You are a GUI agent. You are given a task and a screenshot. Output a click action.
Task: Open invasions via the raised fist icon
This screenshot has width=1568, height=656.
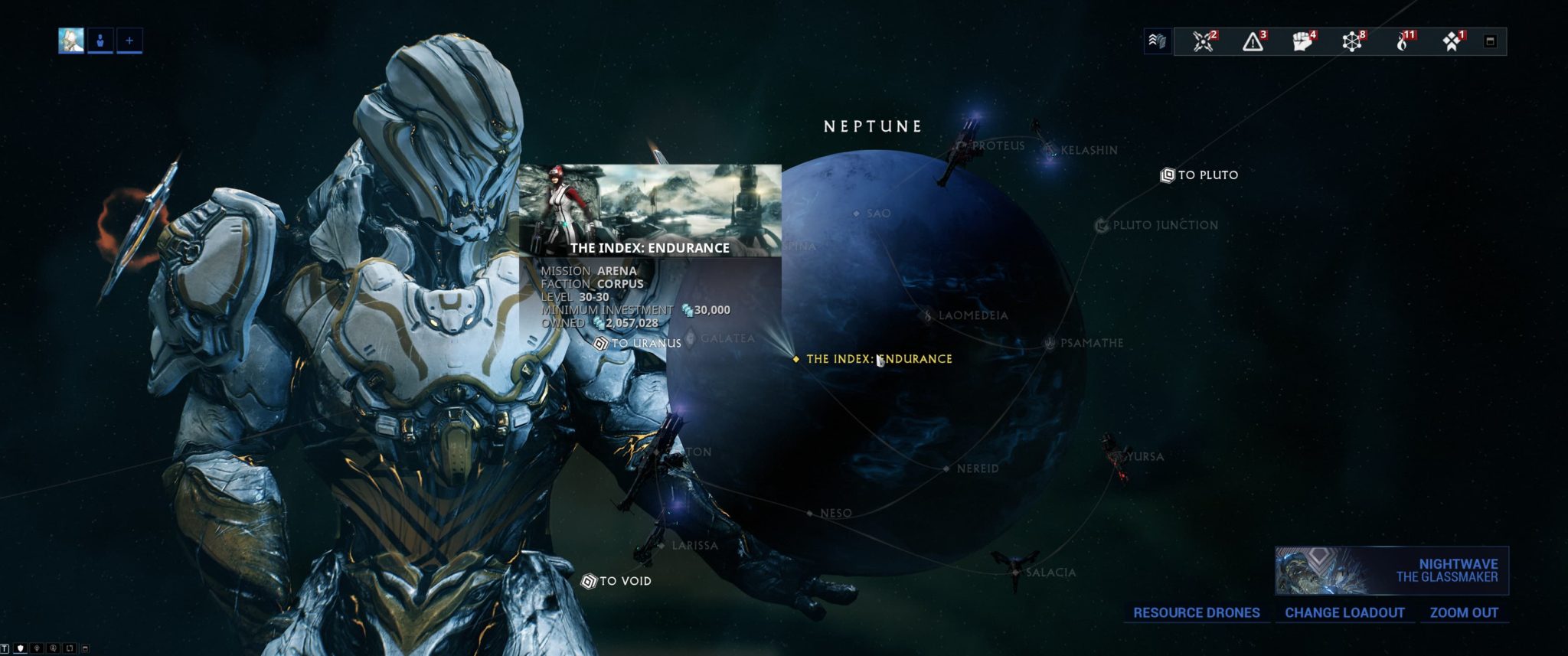coord(1302,41)
